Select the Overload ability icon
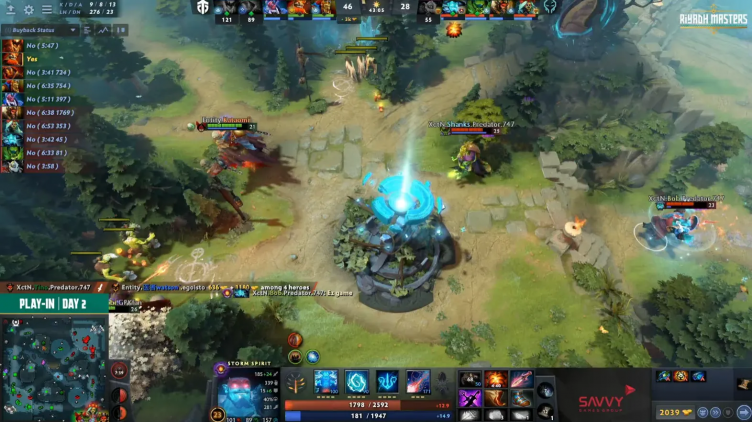Screen dimensions: 752x422 387,381
